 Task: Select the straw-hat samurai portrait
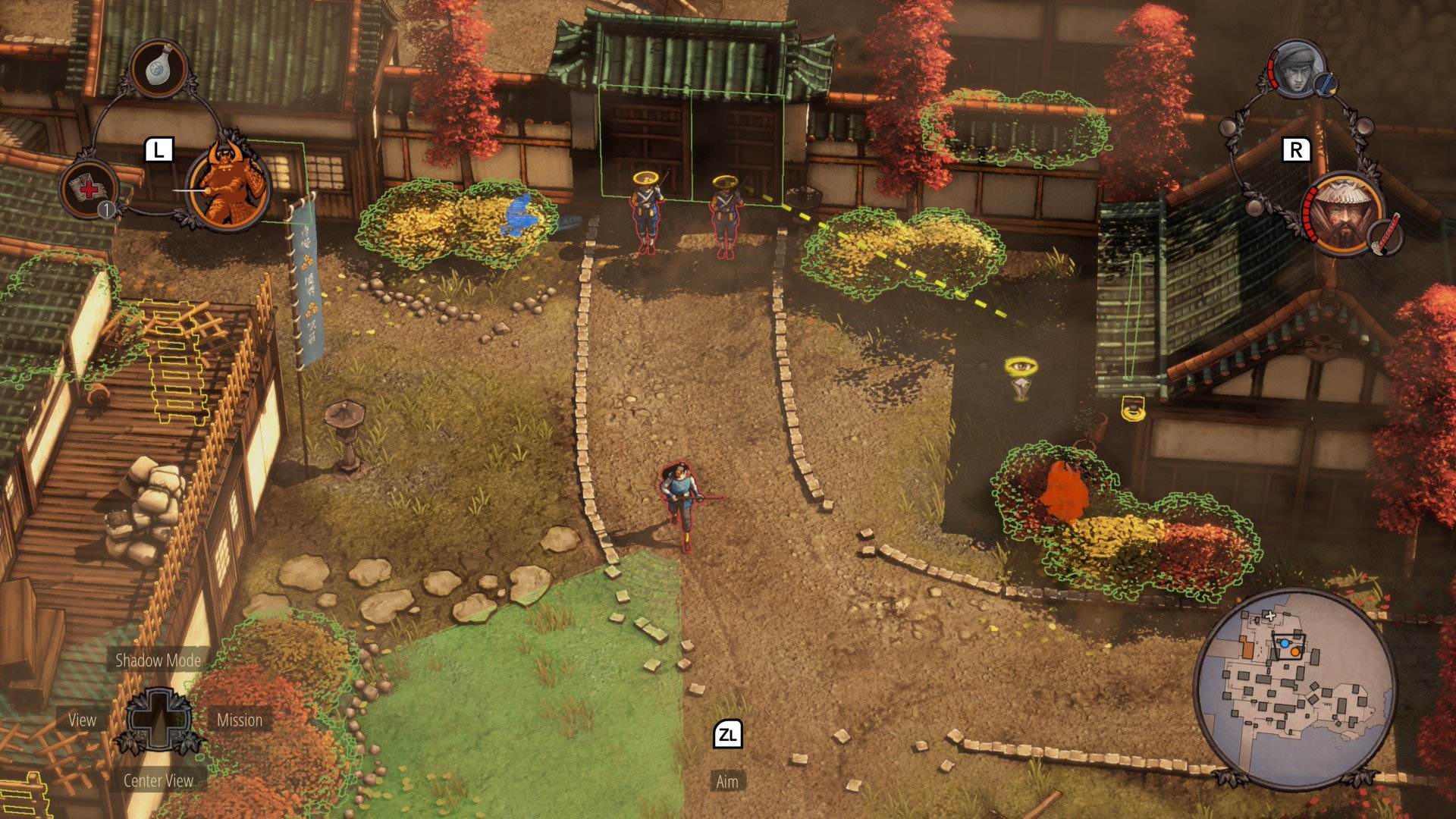coord(1342,213)
